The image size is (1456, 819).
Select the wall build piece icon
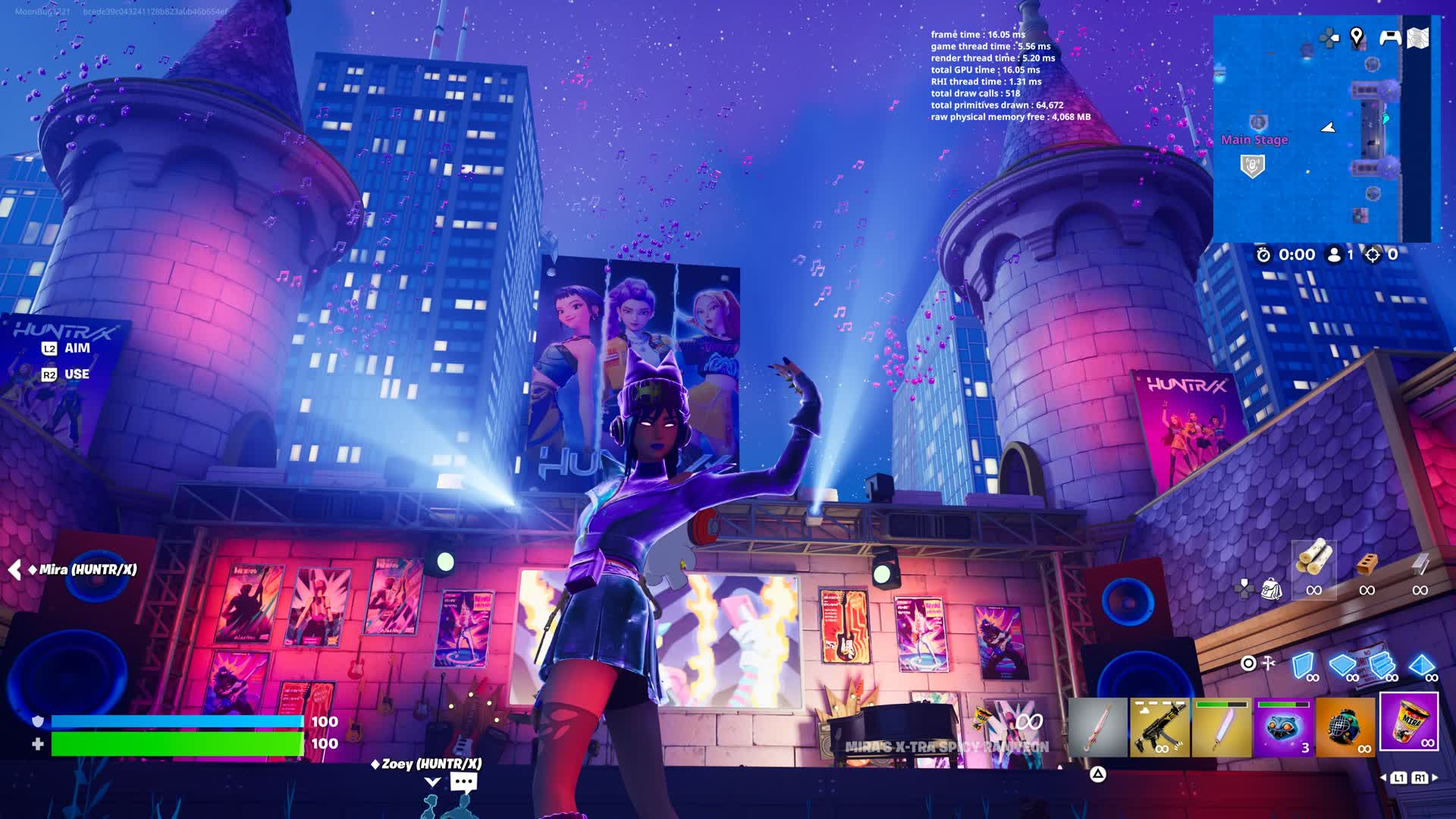point(1303,664)
